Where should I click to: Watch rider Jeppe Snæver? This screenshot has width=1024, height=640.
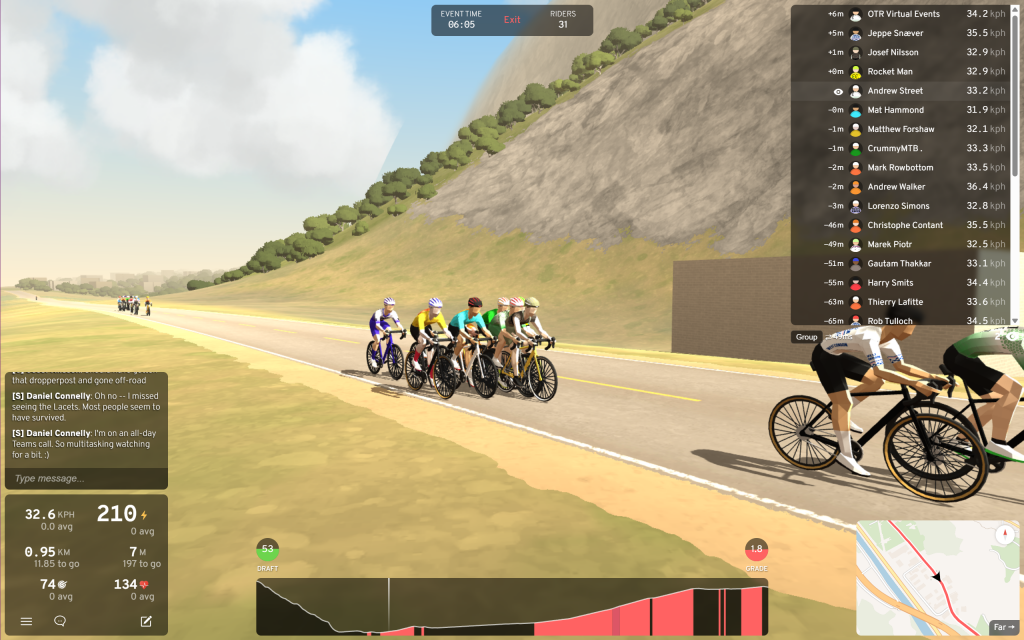[893, 33]
